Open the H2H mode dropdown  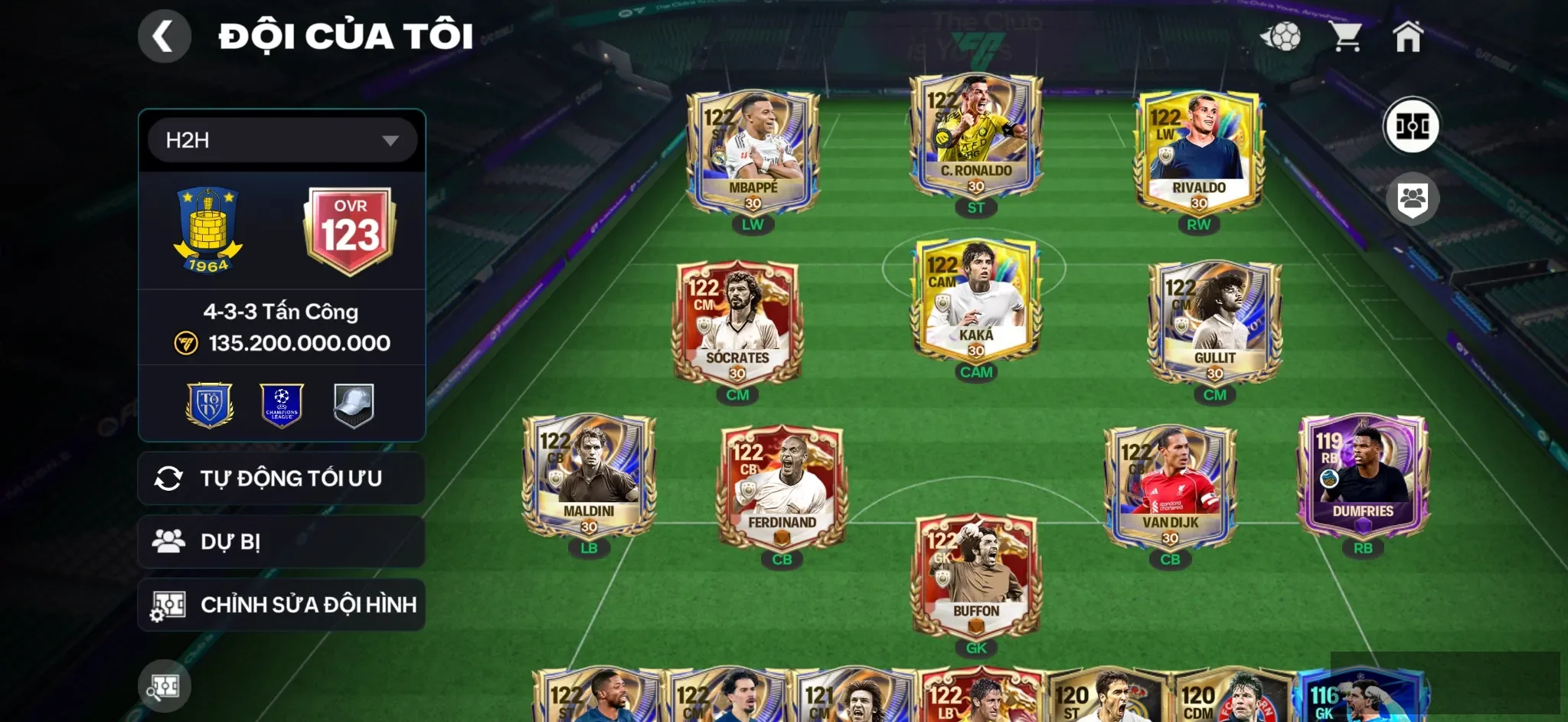281,139
